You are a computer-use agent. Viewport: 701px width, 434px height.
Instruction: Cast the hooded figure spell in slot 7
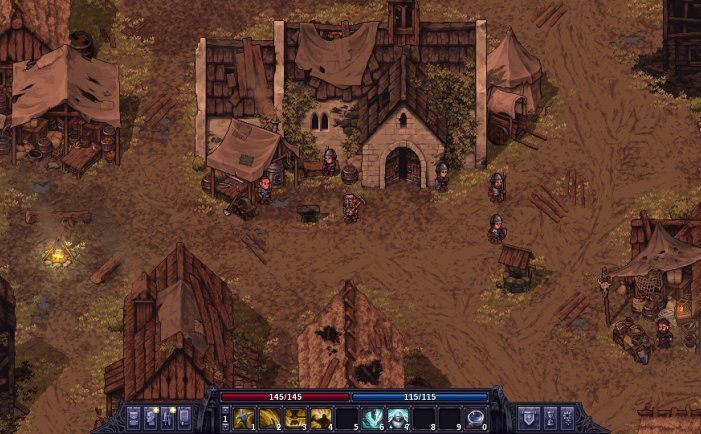398,417
